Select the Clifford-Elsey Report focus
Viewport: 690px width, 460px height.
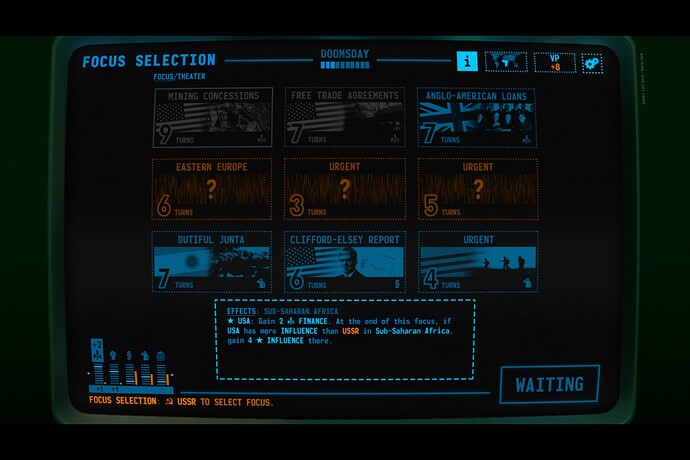point(344,262)
